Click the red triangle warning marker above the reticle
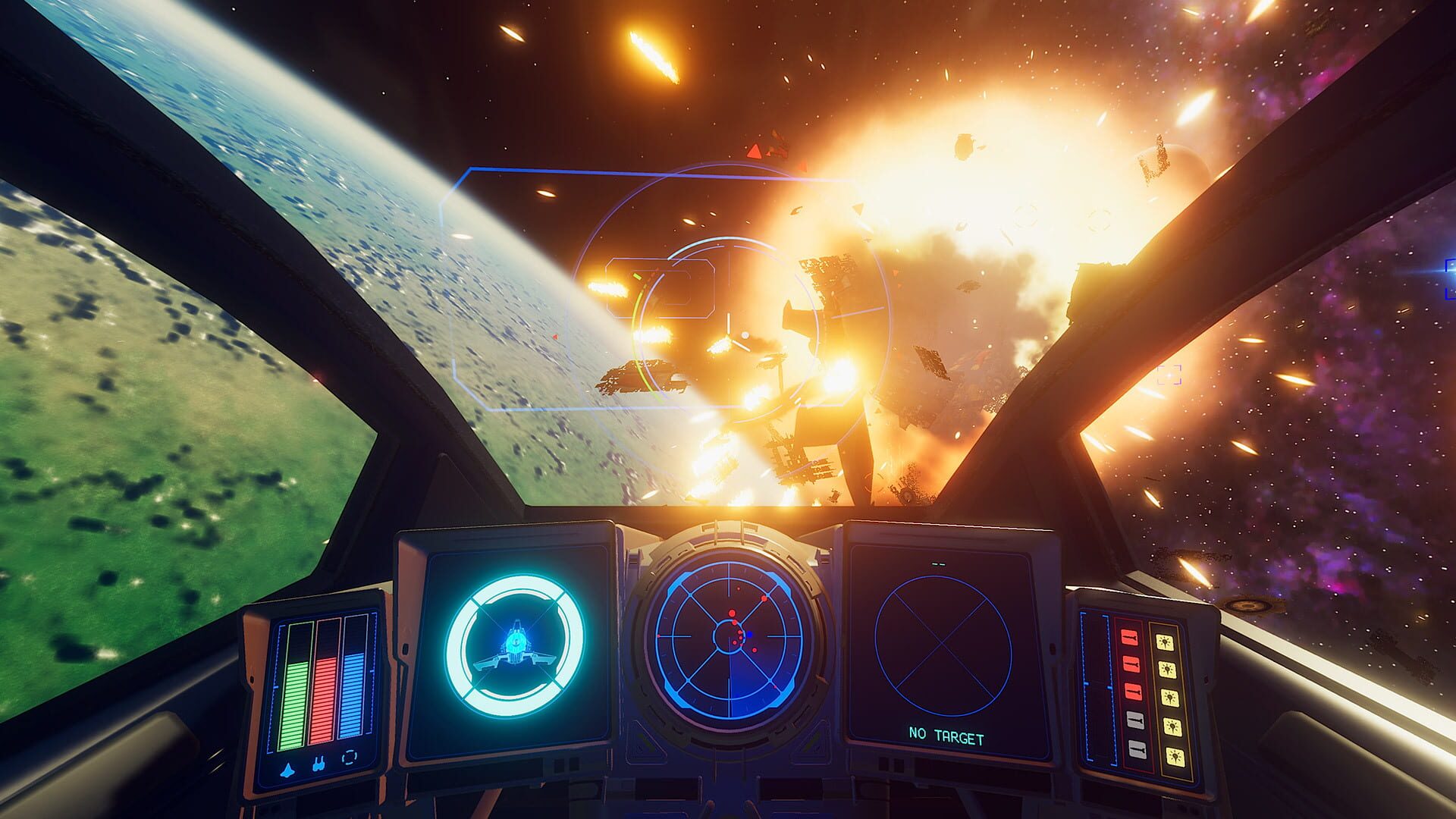This screenshot has width=1456, height=819. pyautogui.click(x=755, y=152)
